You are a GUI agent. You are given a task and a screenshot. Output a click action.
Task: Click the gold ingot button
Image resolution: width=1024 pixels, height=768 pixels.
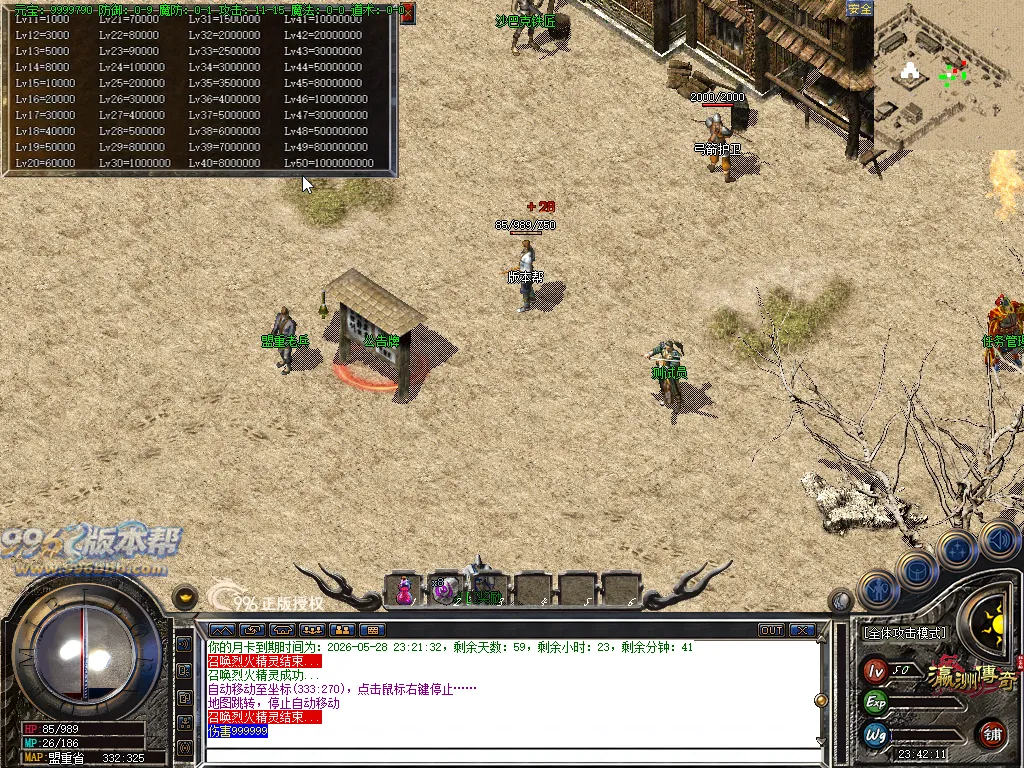[185, 596]
